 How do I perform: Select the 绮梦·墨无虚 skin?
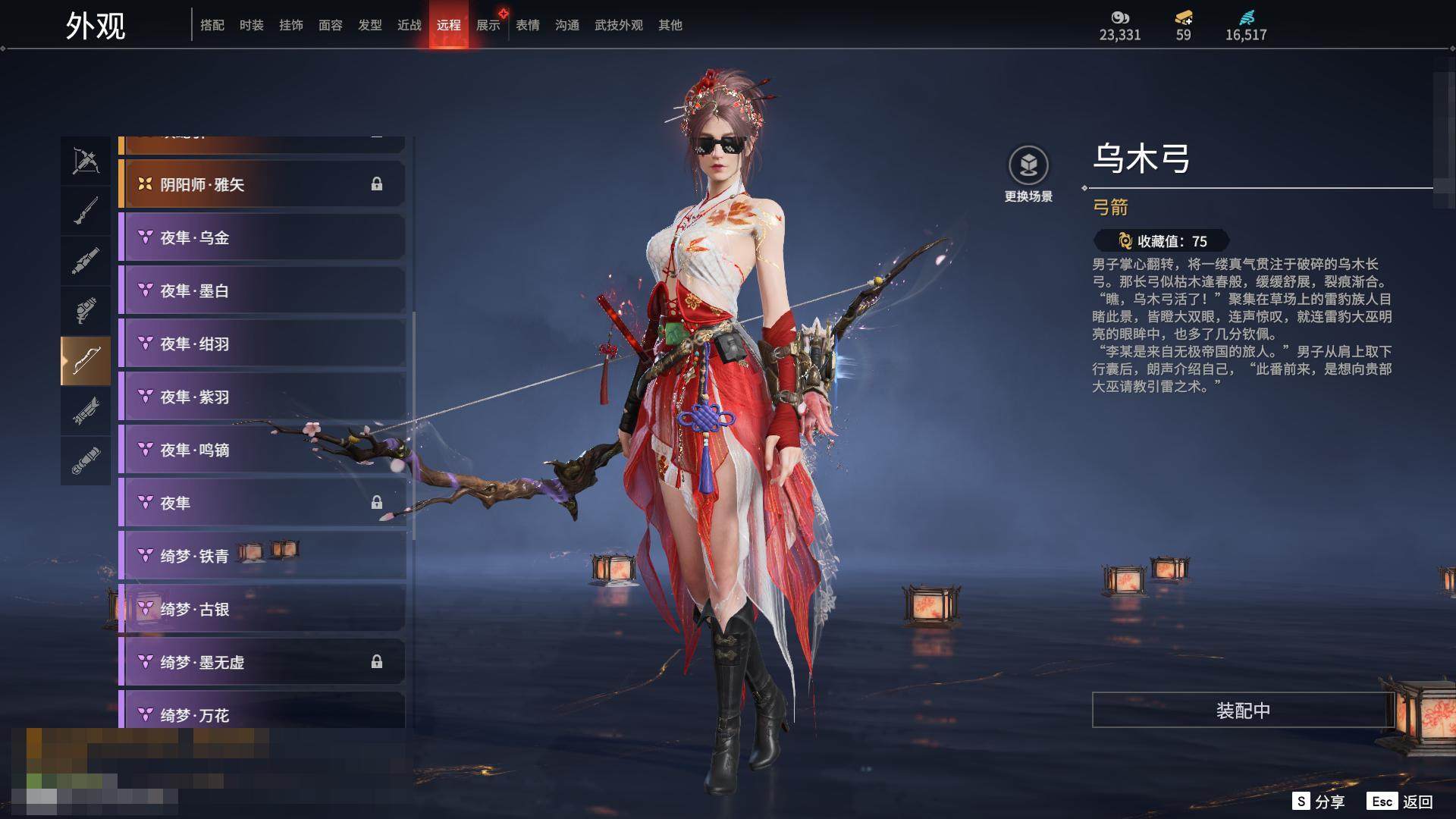262,662
